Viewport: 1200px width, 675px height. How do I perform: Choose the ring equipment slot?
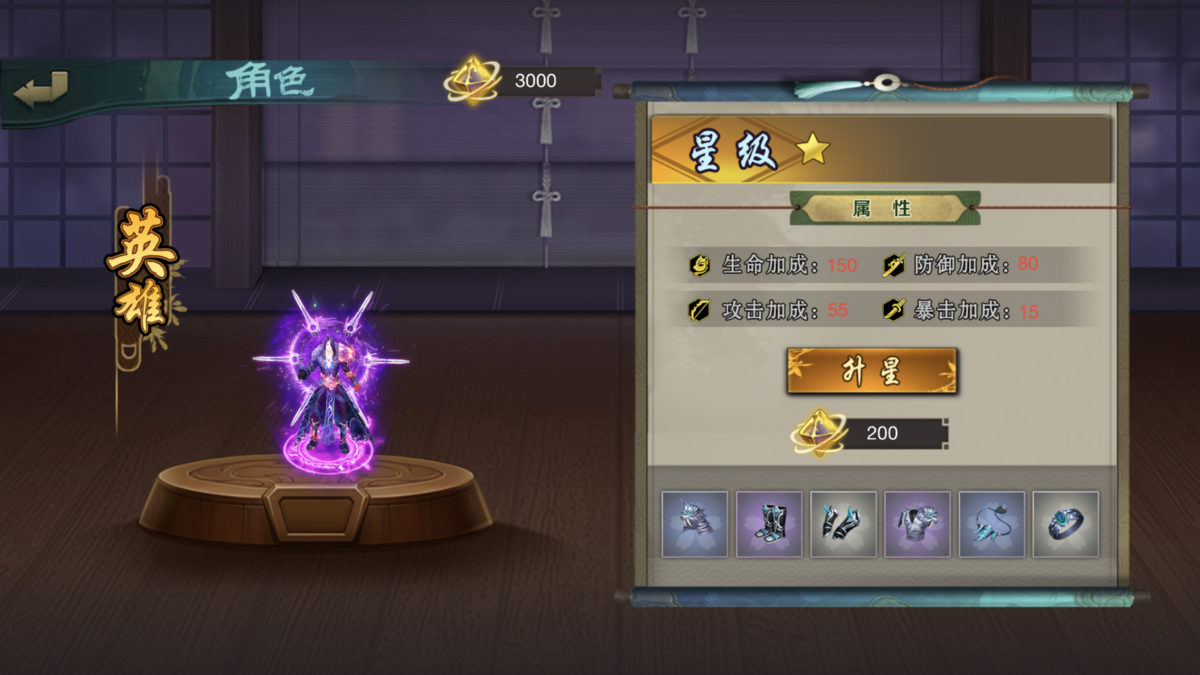(1065, 524)
